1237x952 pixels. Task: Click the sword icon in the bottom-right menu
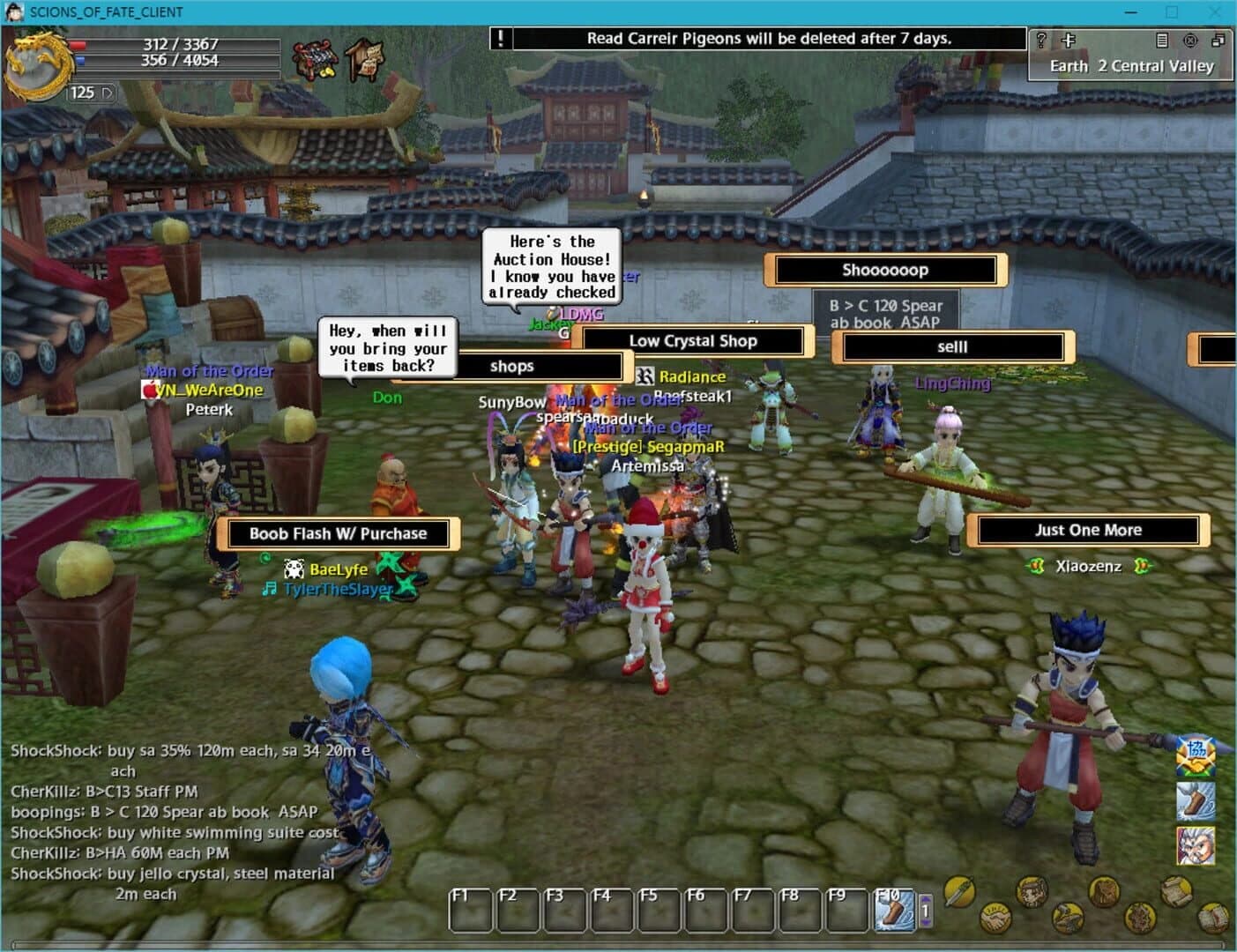click(x=958, y=892)
